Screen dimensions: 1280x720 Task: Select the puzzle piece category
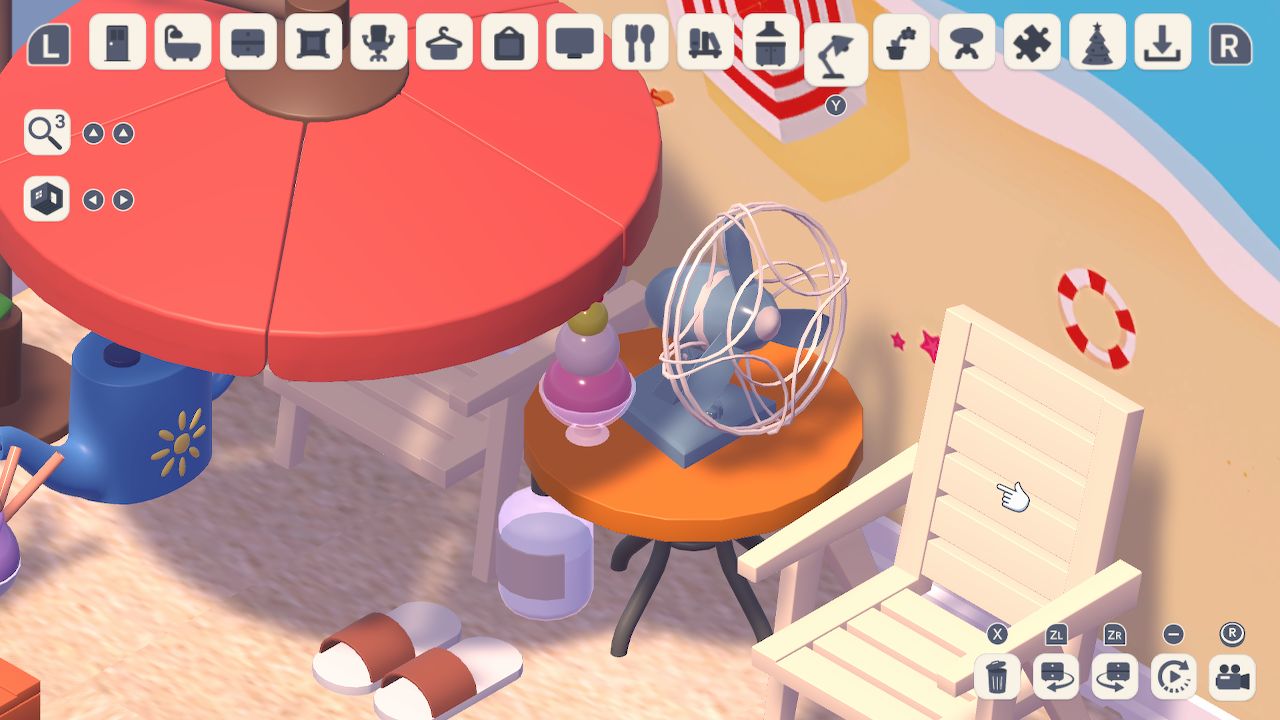tap(1030, 44)
